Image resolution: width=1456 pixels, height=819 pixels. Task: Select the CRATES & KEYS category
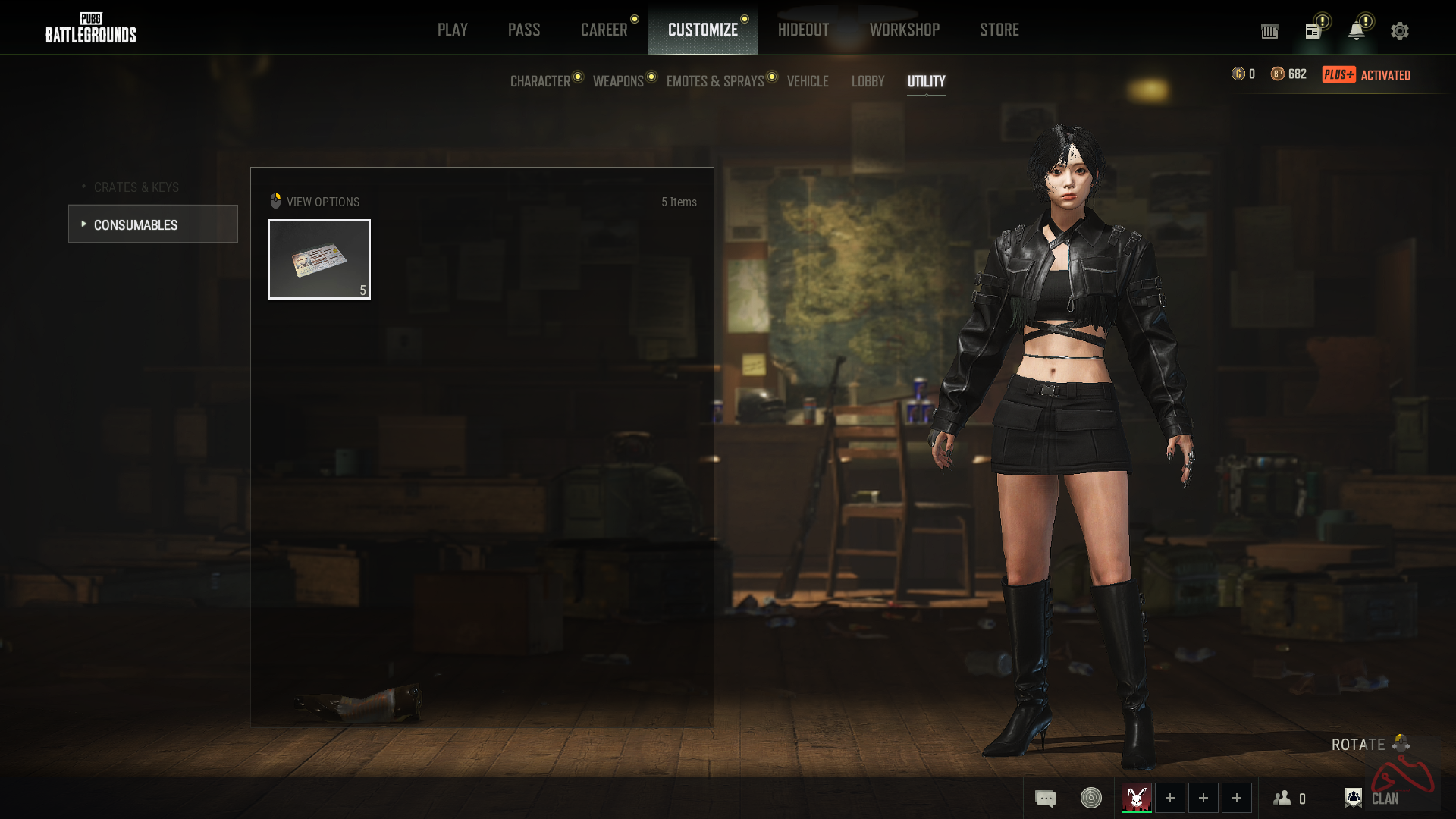pyautogui.click(x=136, y=187)
